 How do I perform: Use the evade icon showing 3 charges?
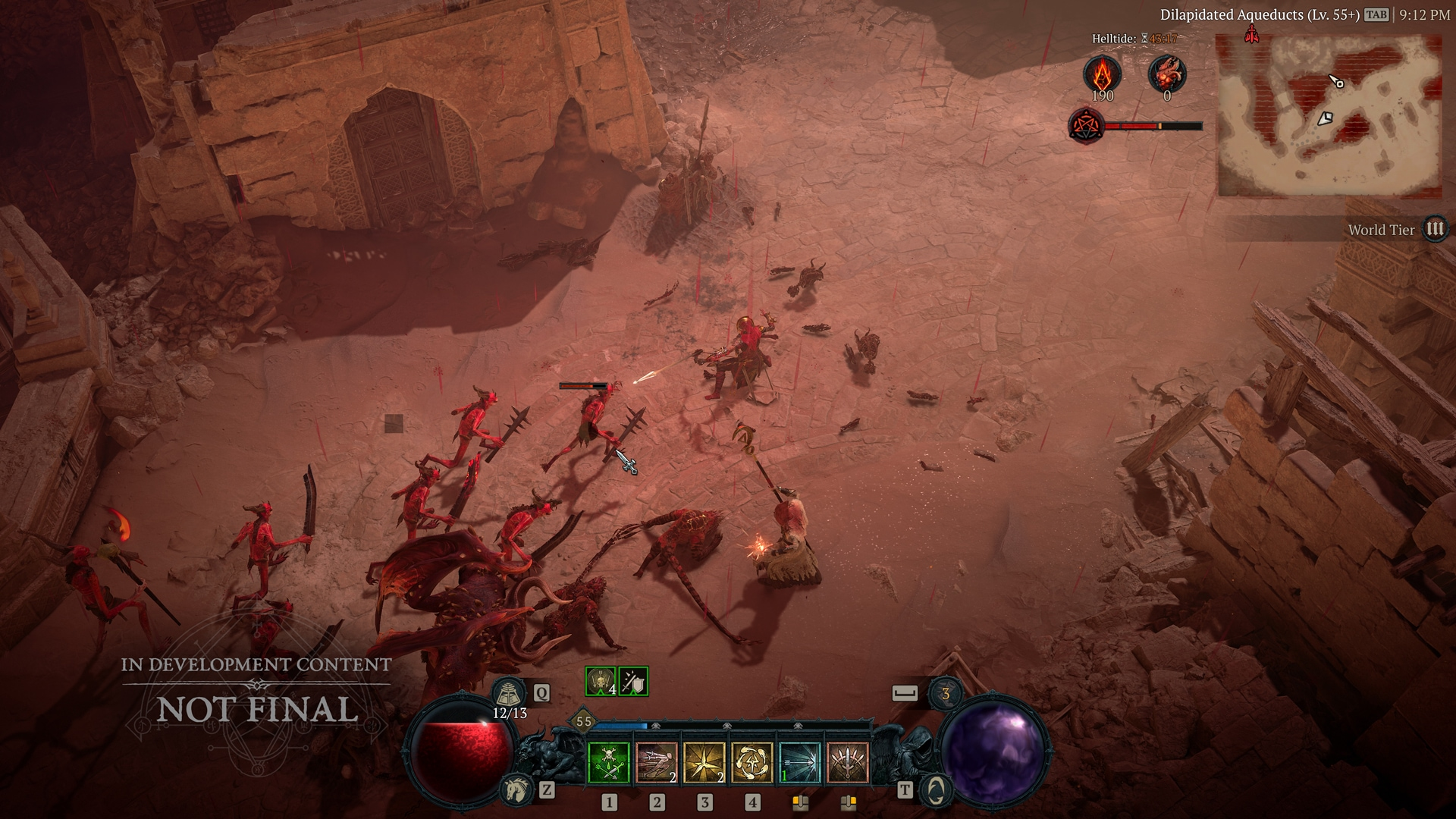point(945,693)
